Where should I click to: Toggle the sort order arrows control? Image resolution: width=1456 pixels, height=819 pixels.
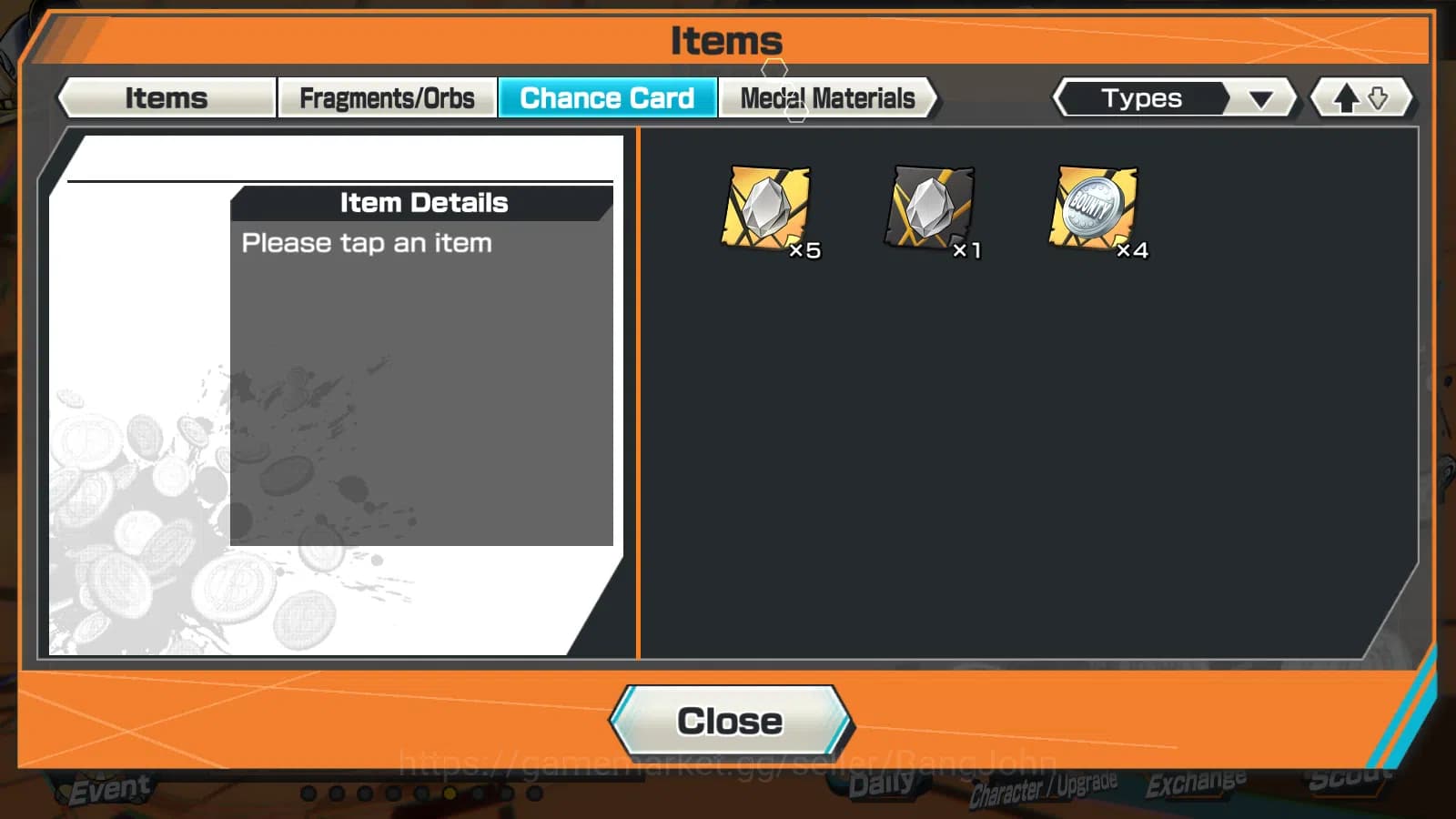click(1361, 97)
